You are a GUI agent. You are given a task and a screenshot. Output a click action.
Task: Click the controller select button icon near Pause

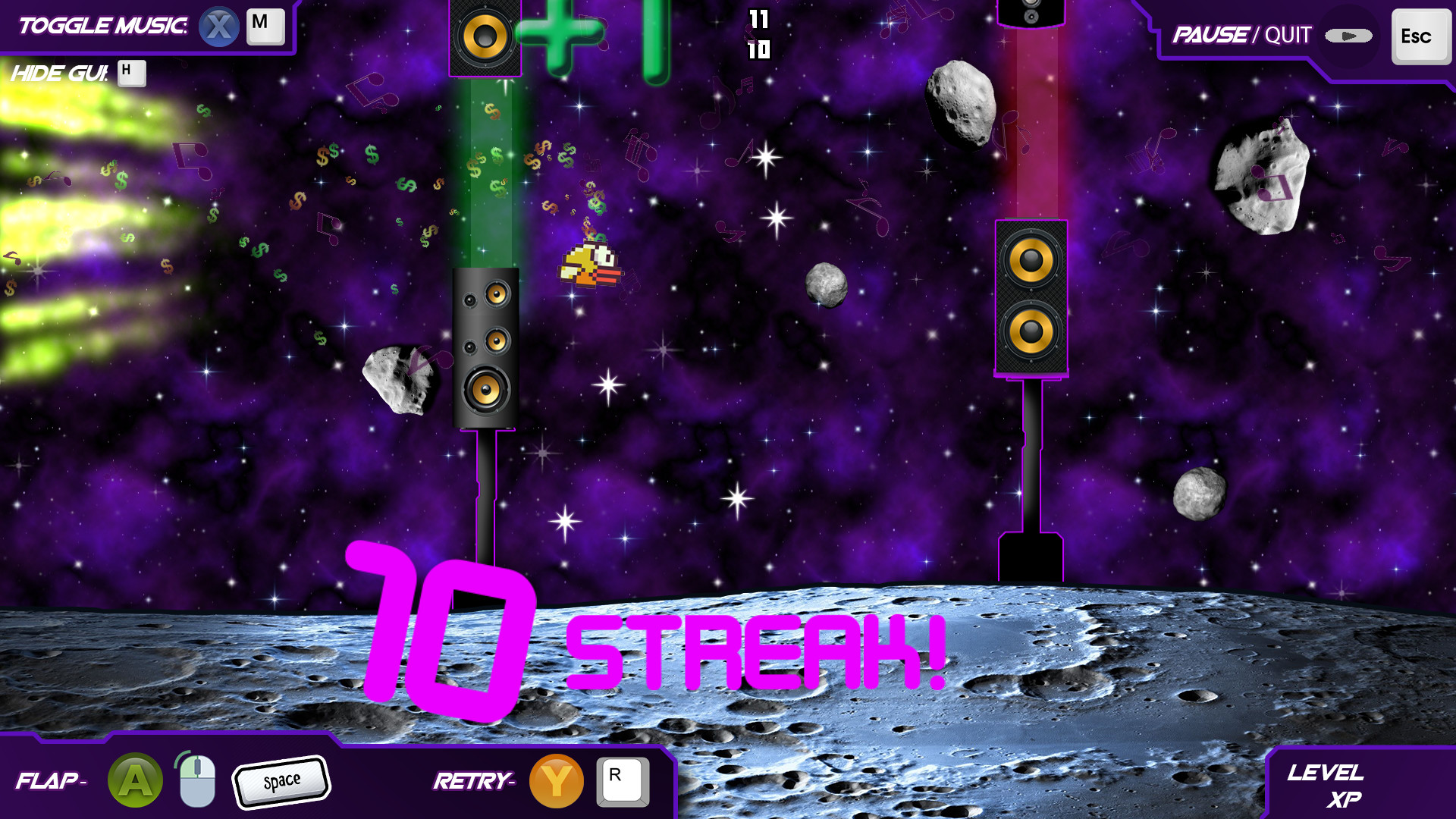click(1349, 34)
